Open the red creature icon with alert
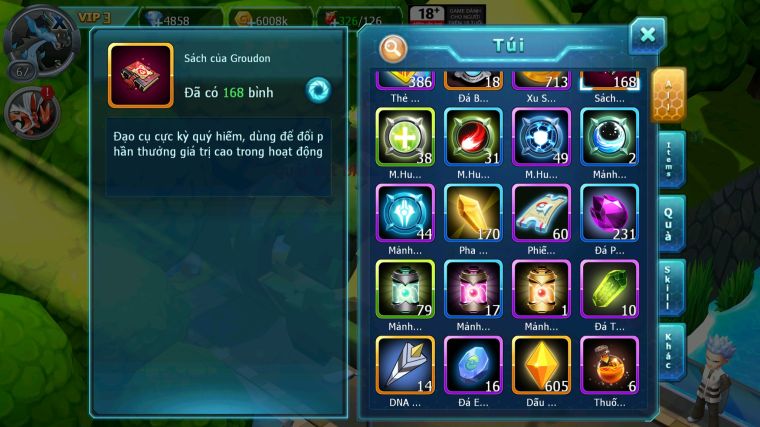This screenshot has width=760, height=427. (x=30, y=111)
